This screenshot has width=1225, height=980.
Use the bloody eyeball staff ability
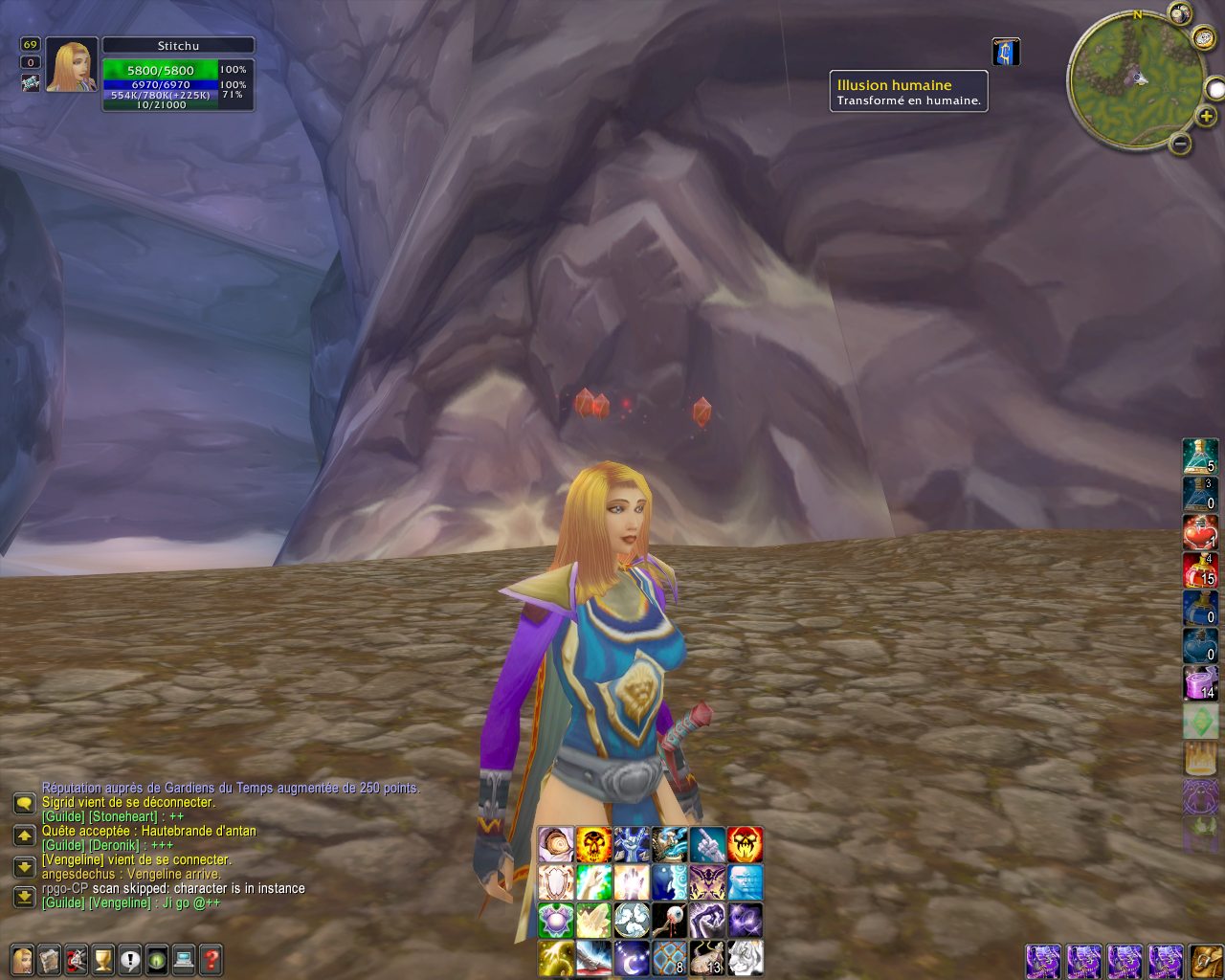coord(669,920)
